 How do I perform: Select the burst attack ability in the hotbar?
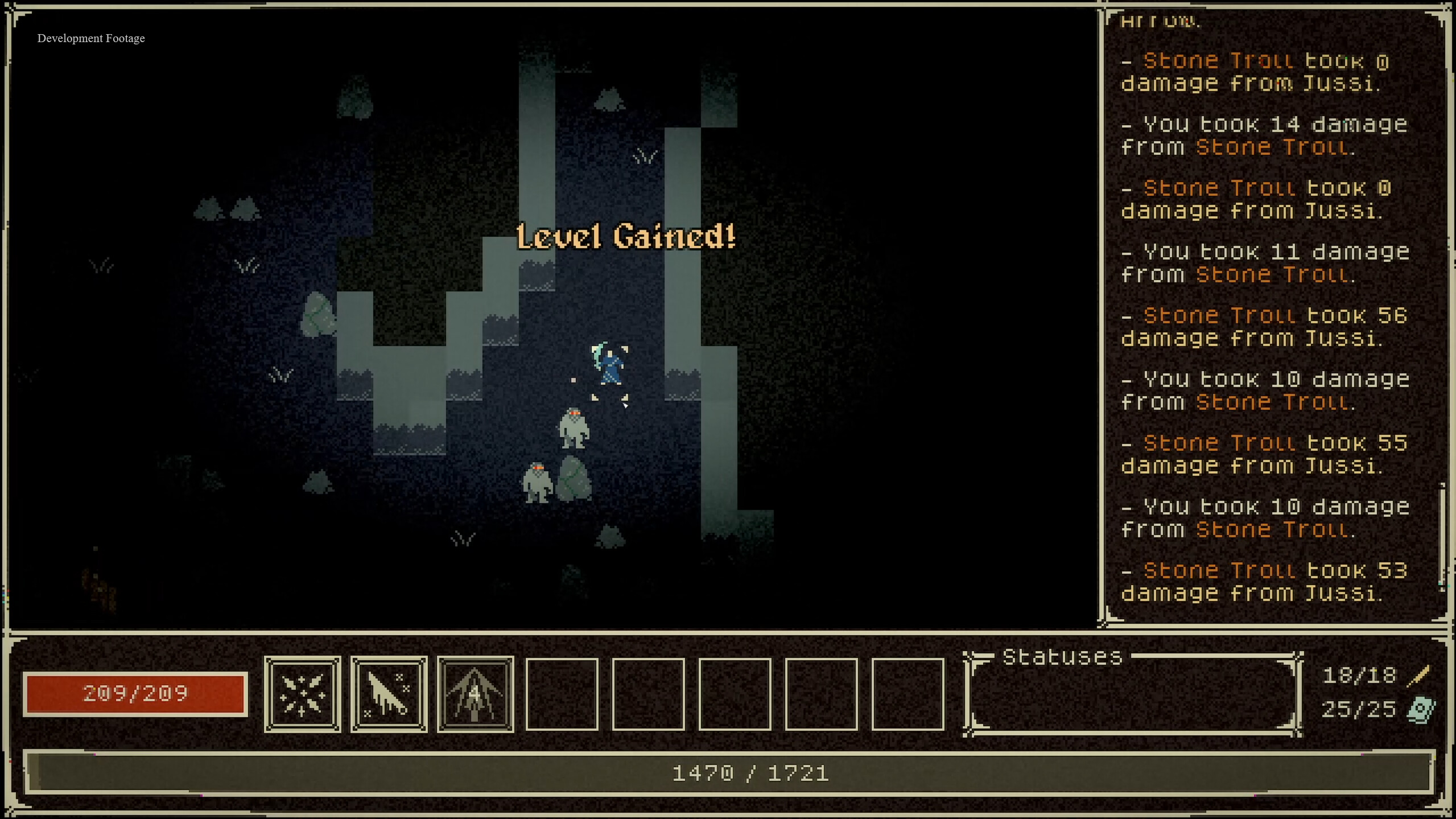(303, 693)
